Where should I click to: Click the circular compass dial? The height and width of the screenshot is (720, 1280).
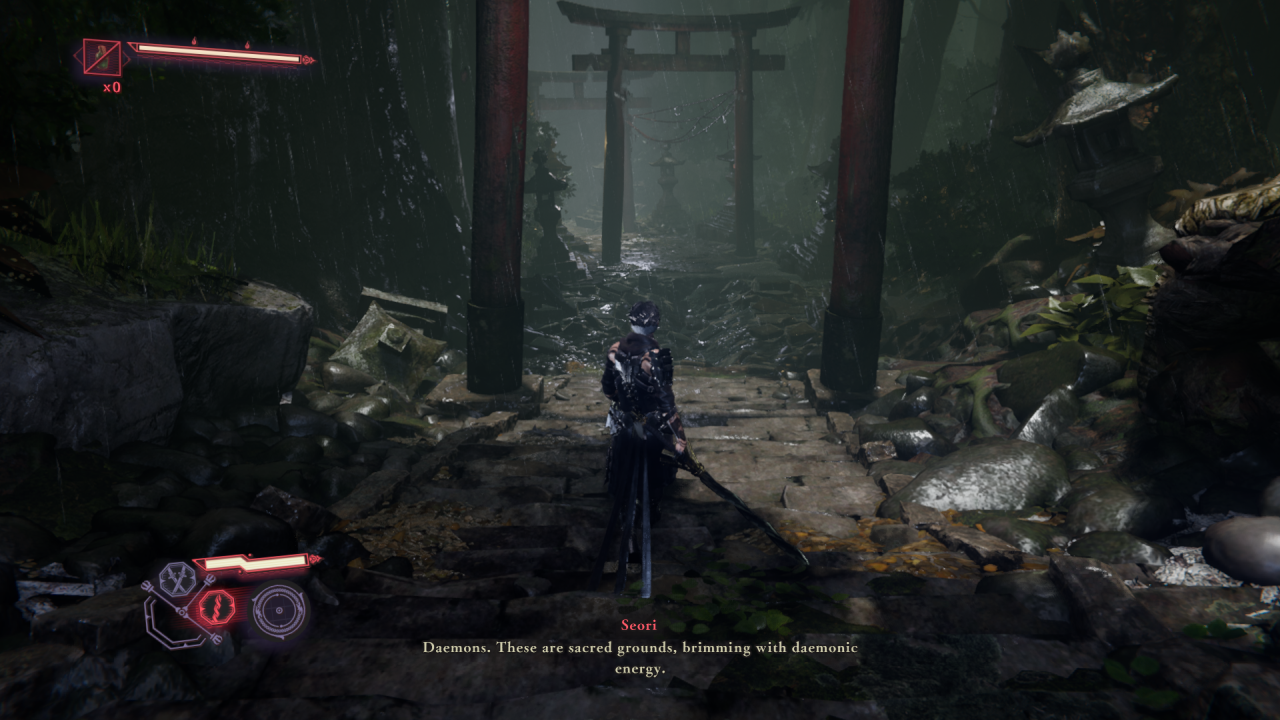pyautogui.click(x=278, y=609)
